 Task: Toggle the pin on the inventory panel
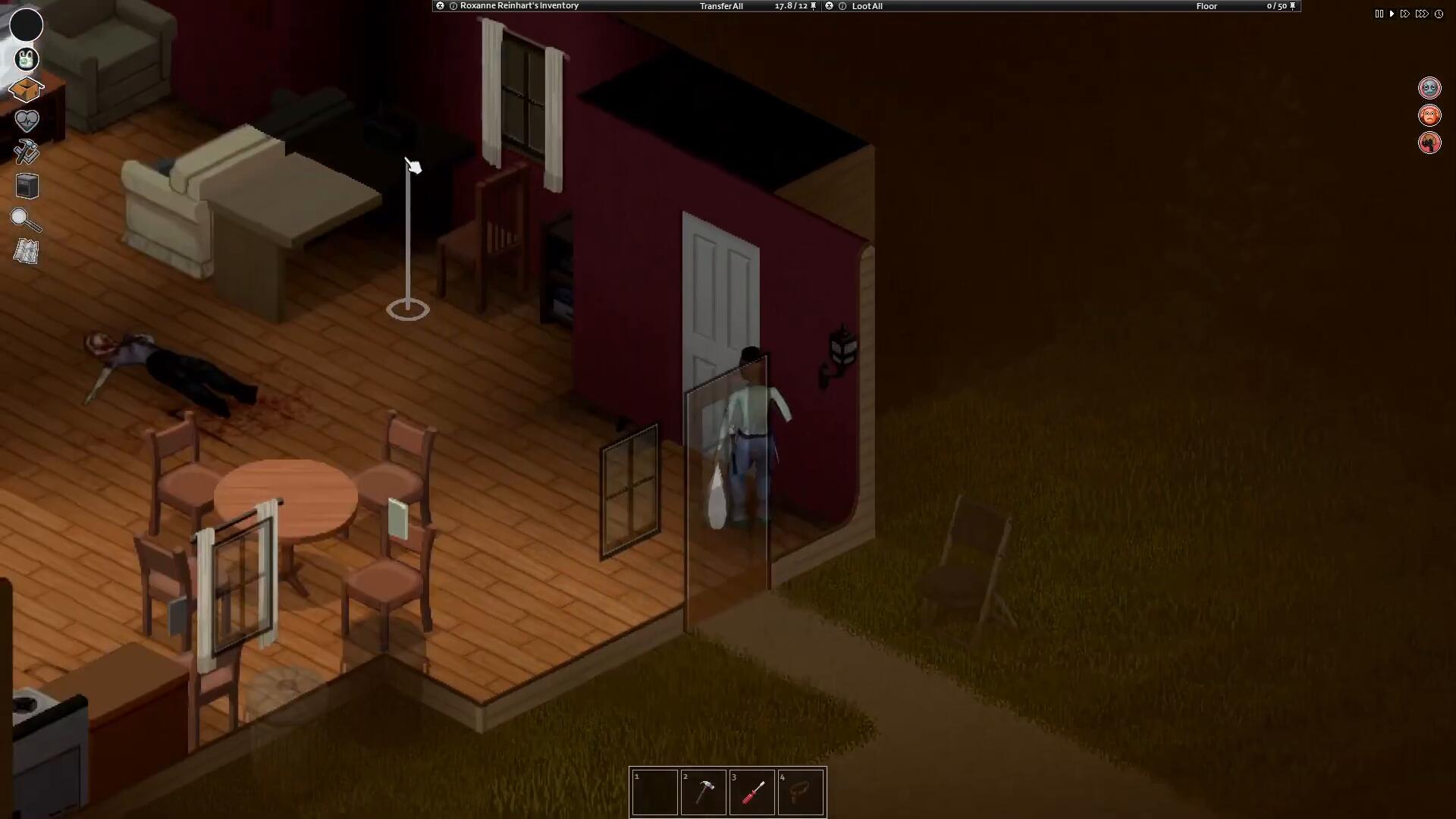(814, 6)
